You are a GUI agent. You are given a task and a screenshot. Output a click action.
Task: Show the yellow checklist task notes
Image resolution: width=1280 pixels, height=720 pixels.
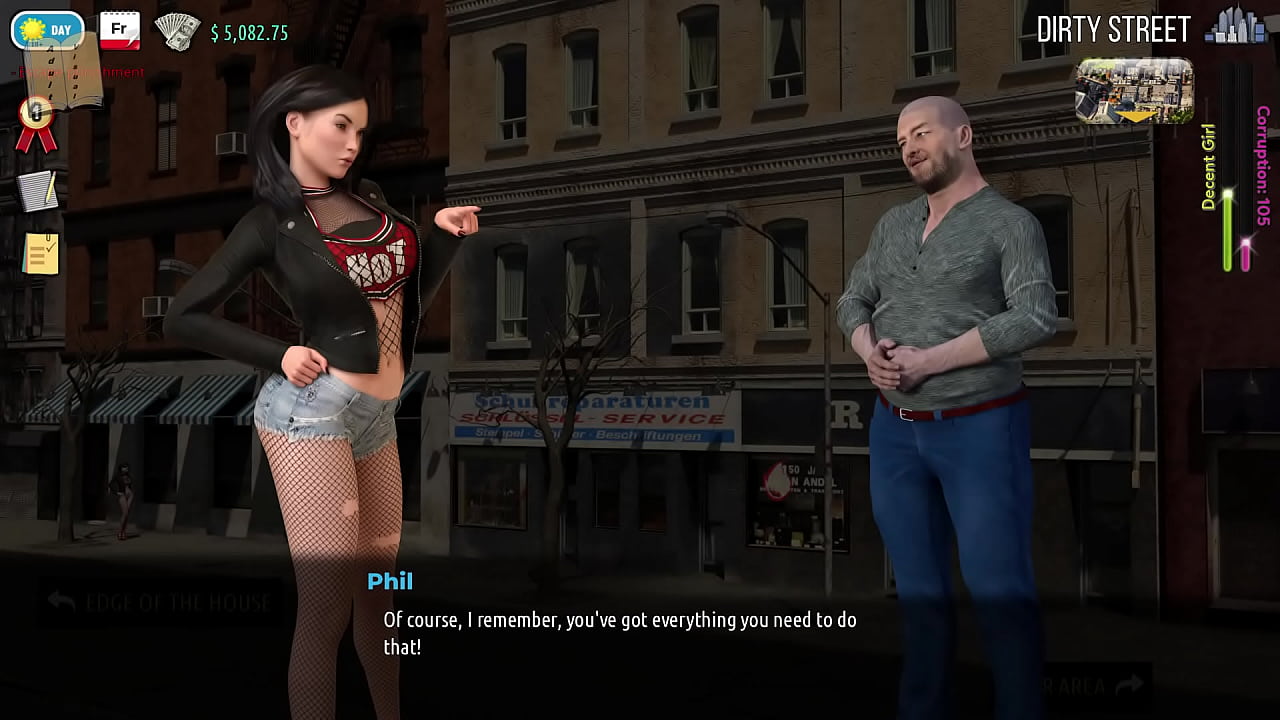(x=40, y=254)
